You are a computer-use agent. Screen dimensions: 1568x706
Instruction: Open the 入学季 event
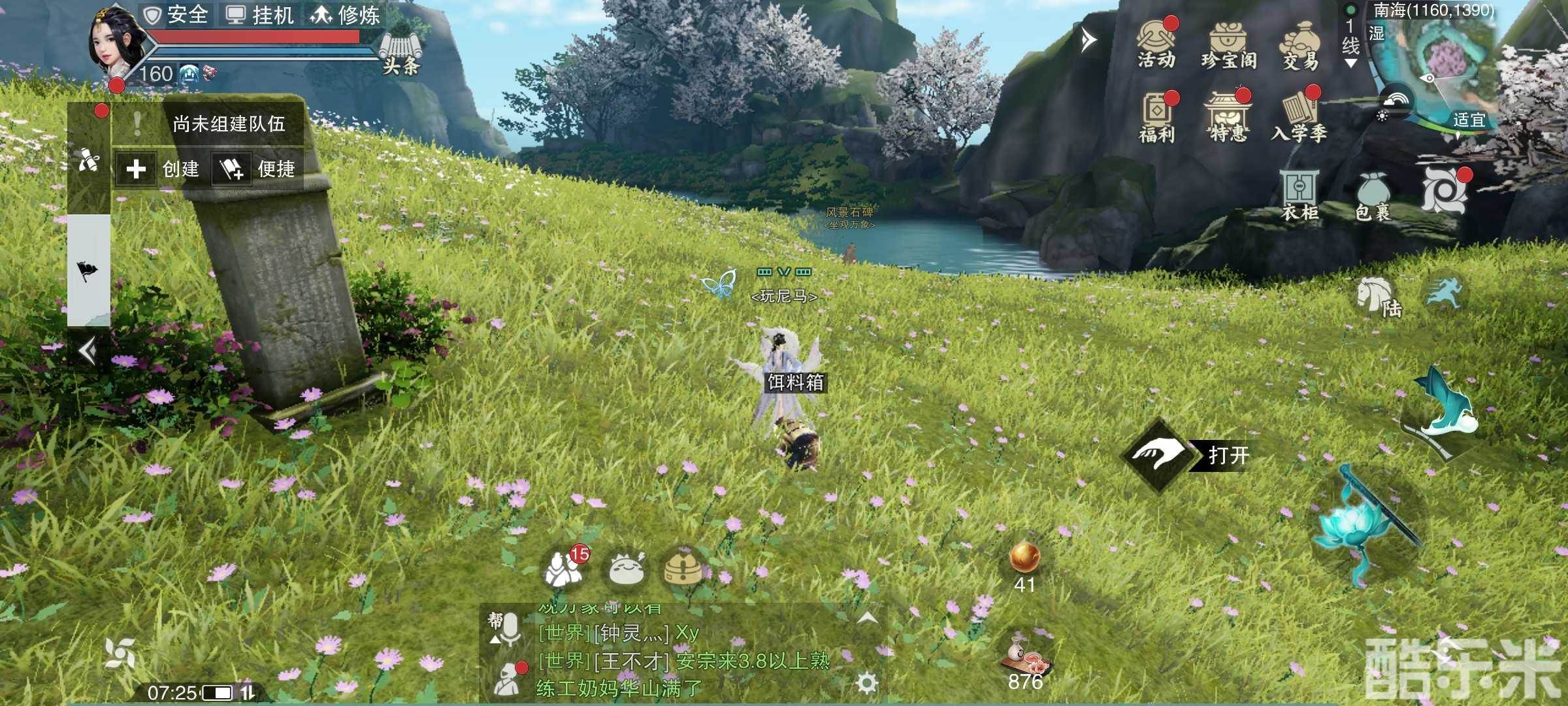1299,118
